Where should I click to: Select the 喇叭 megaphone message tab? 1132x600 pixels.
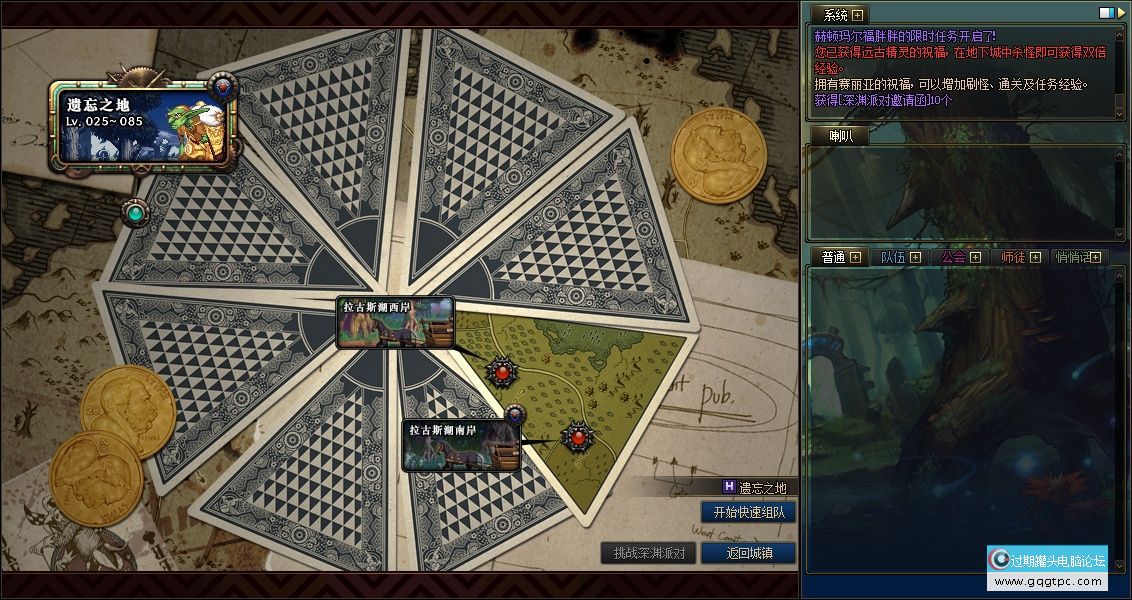pos(841,136)
